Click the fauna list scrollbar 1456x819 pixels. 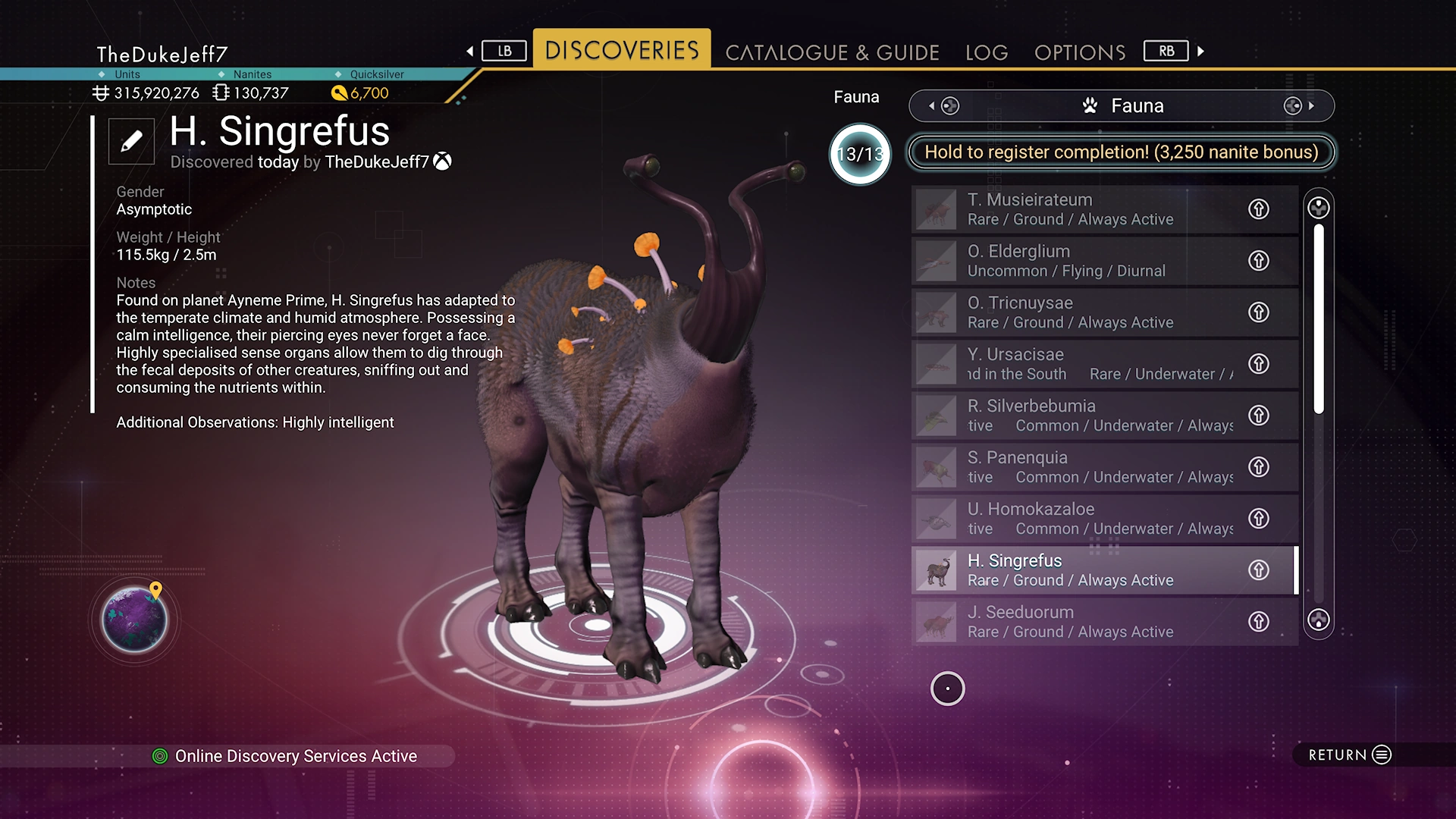click(1319, 318)
